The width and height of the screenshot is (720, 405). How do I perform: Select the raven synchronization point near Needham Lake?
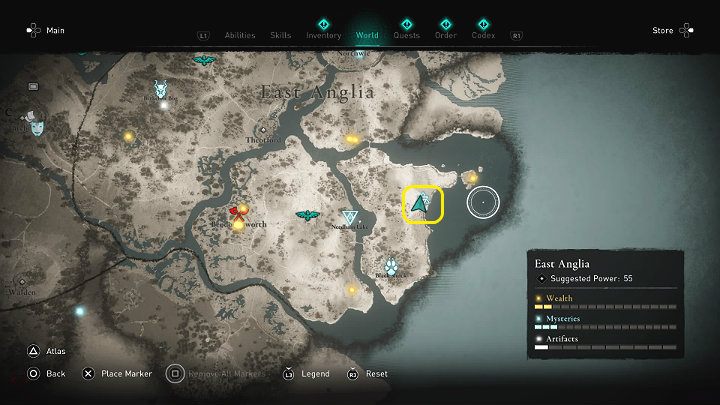(x=307, y=215)
